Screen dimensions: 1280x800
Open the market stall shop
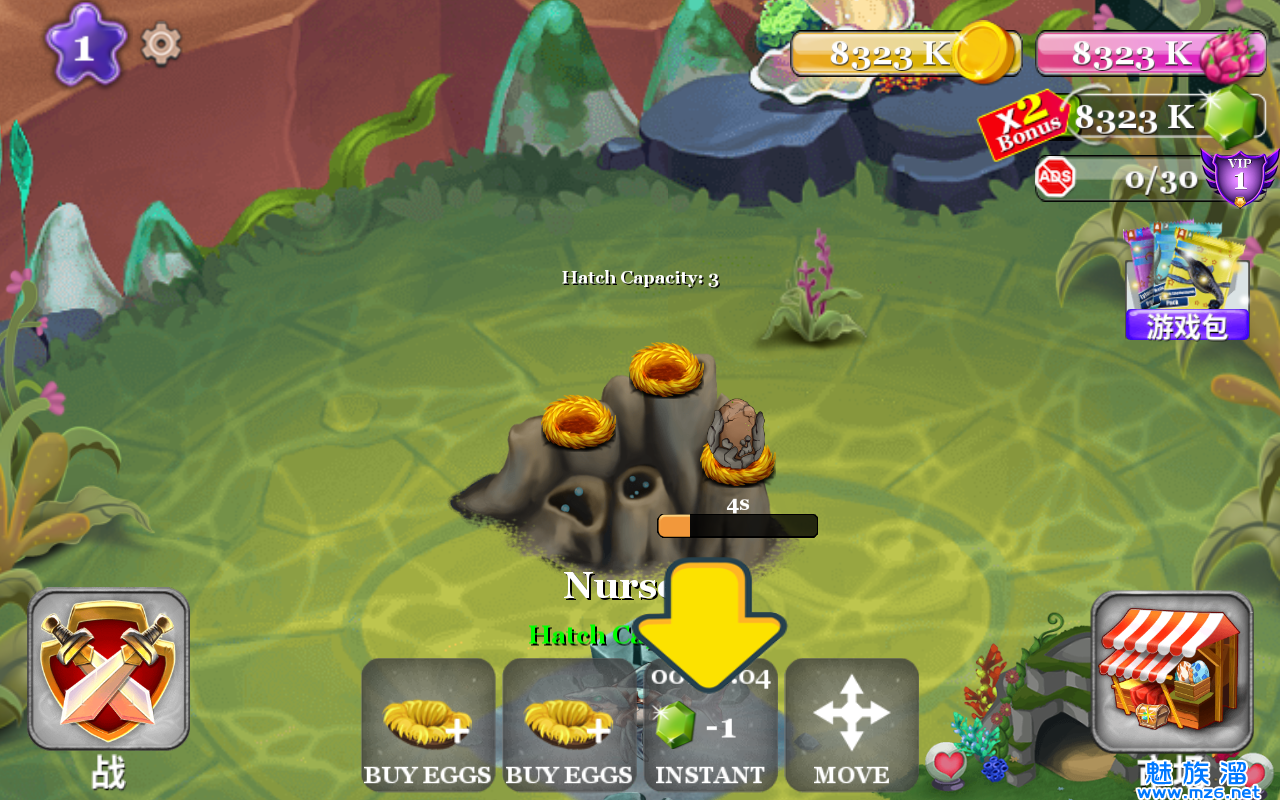pyautogui.click(x=1171, y=671)
